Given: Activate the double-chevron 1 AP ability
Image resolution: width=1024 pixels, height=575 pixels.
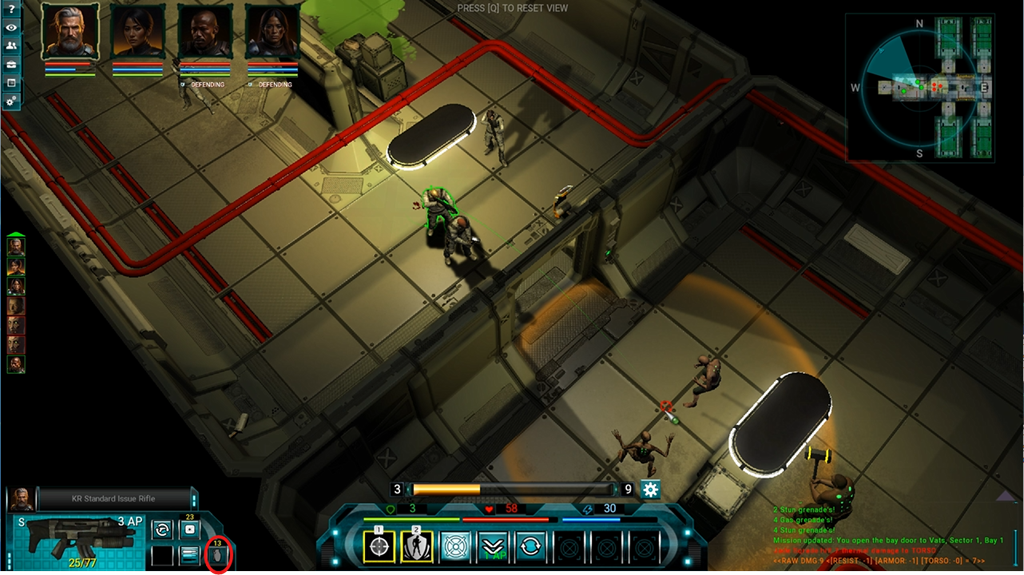Looking at the screenshot, I should (x=492, y=546).
